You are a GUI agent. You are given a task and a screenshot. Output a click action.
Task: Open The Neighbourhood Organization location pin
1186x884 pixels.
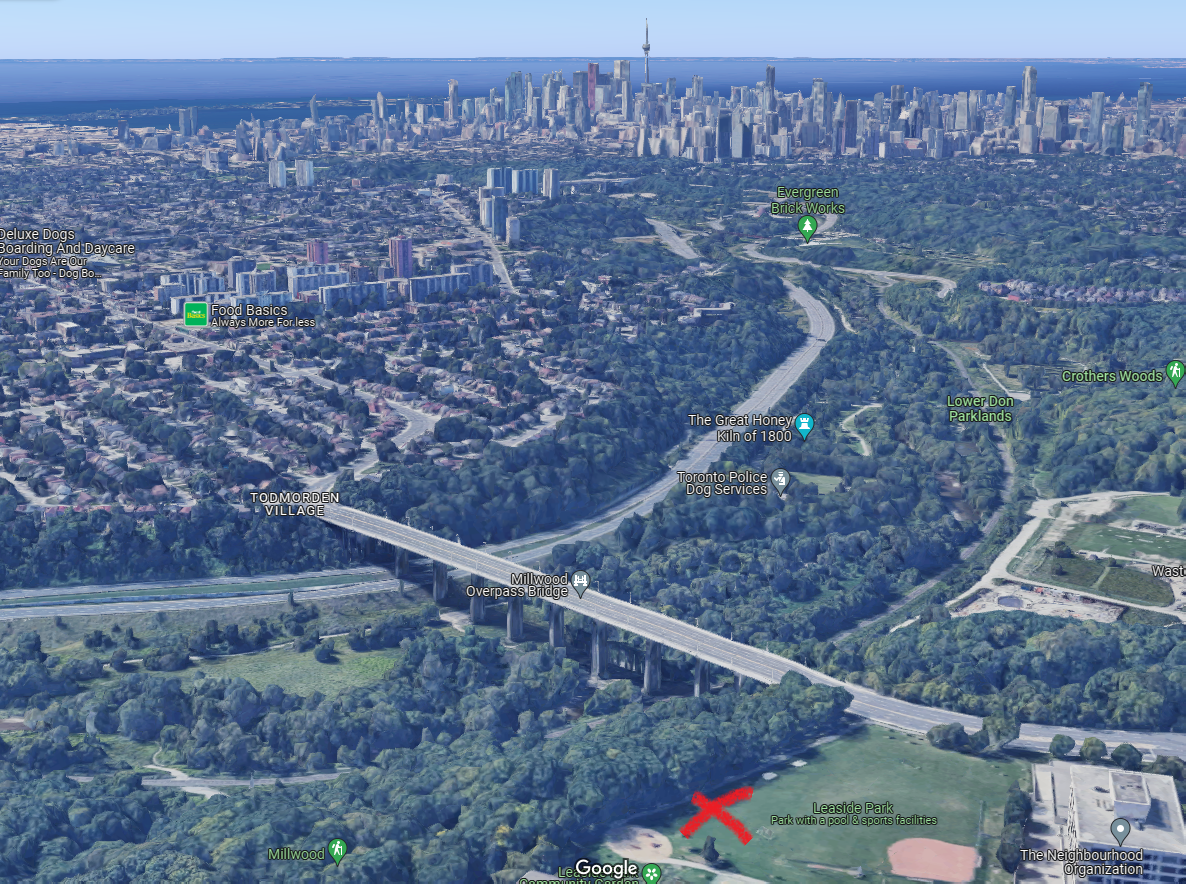1121,830
